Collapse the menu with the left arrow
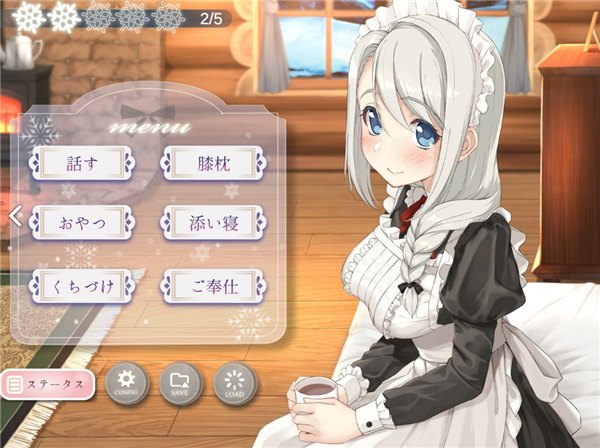This screenshot has height=448, width=600. pyautogui.click(x=15, y=216)
